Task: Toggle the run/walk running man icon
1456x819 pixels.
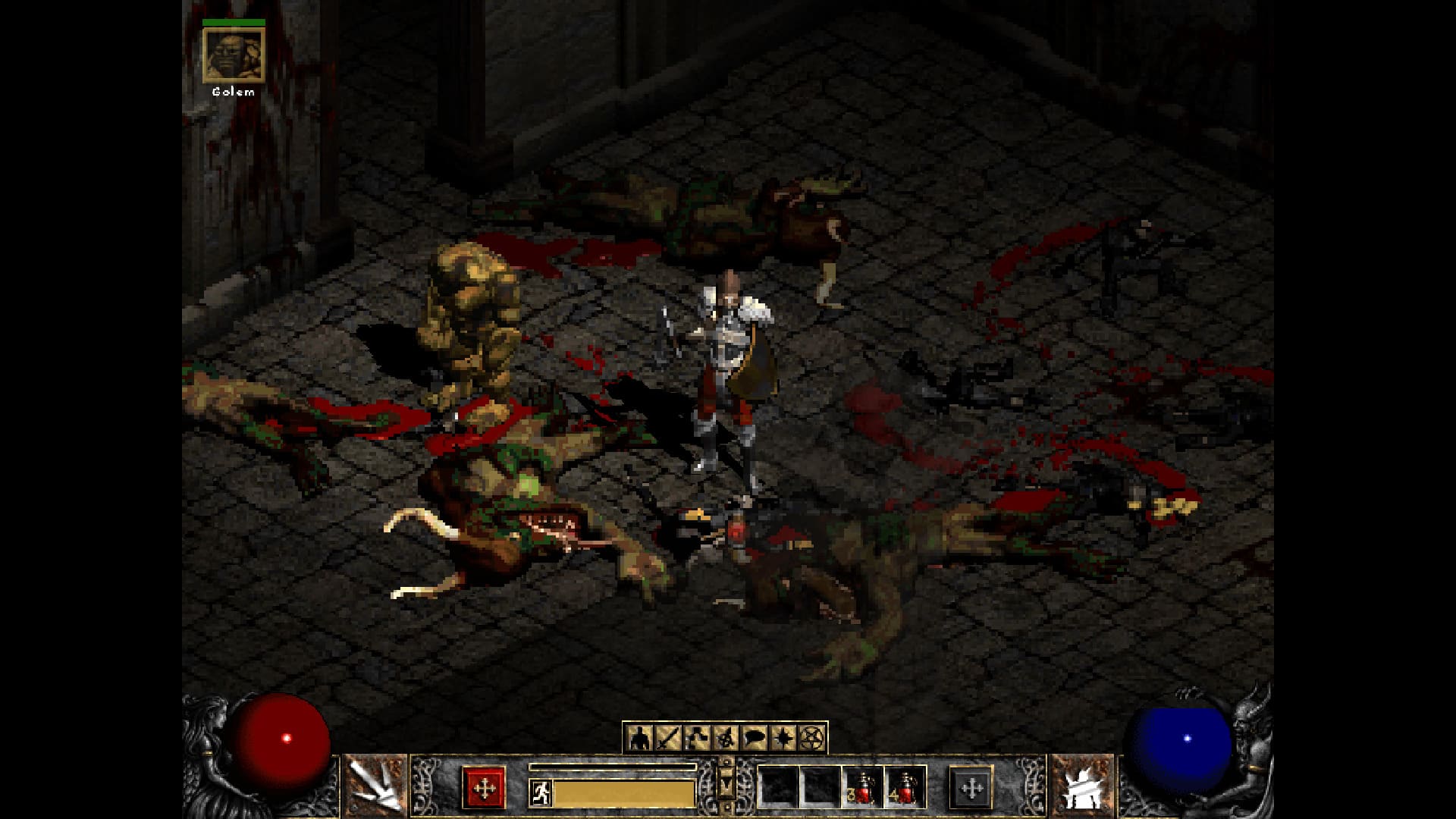Action: pos(540,793)
